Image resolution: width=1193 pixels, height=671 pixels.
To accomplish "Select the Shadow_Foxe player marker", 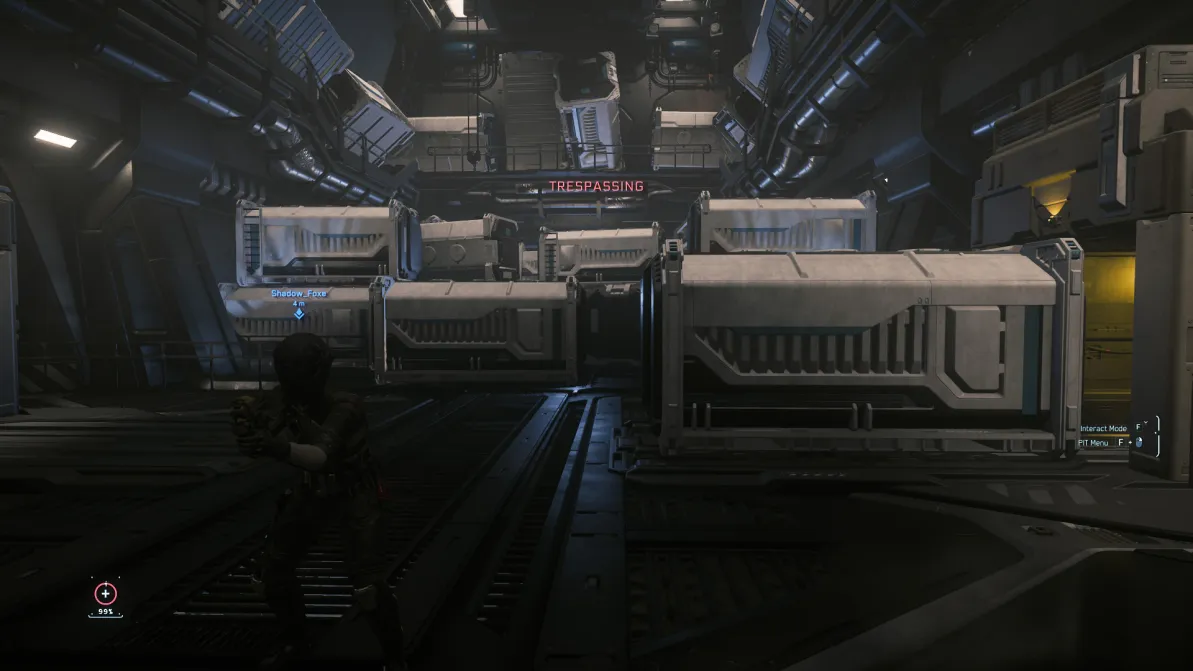I will (299, 313).
